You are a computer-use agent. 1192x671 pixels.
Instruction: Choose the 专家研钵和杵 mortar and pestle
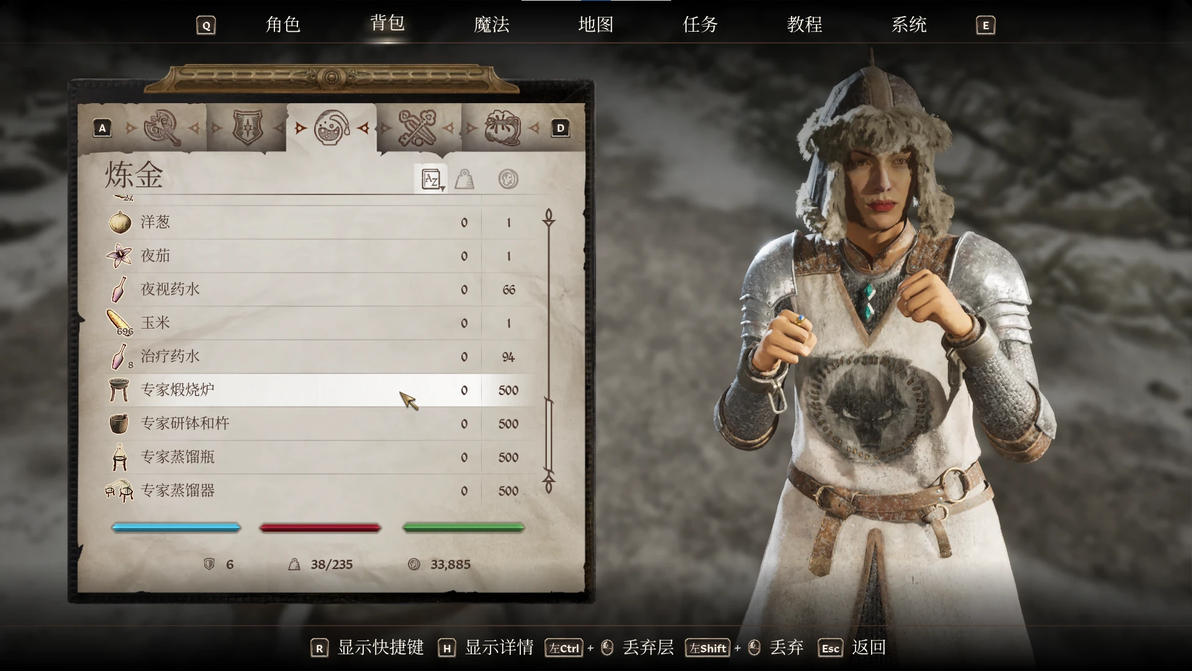(185, 424)
